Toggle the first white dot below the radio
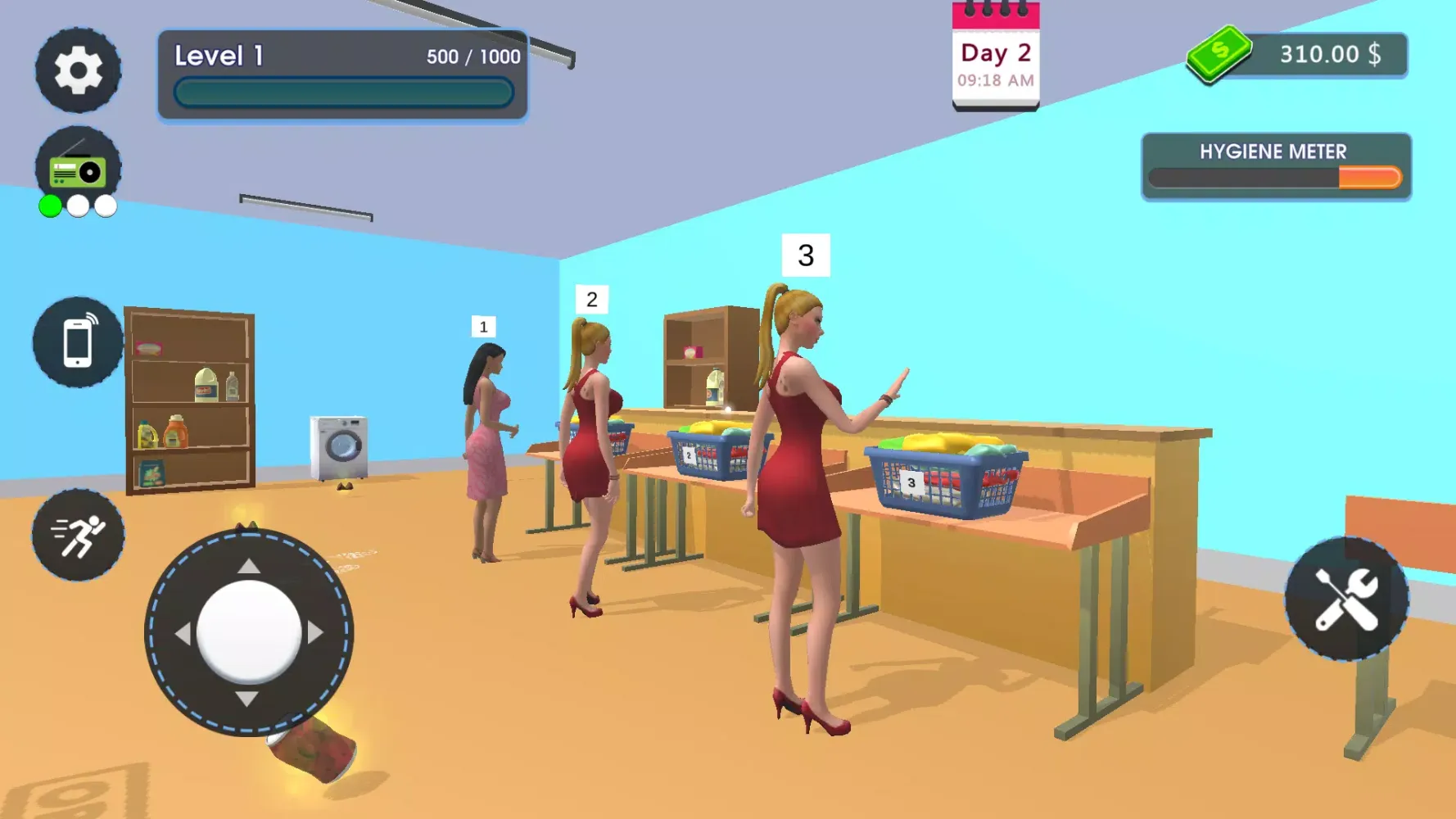 76,206
